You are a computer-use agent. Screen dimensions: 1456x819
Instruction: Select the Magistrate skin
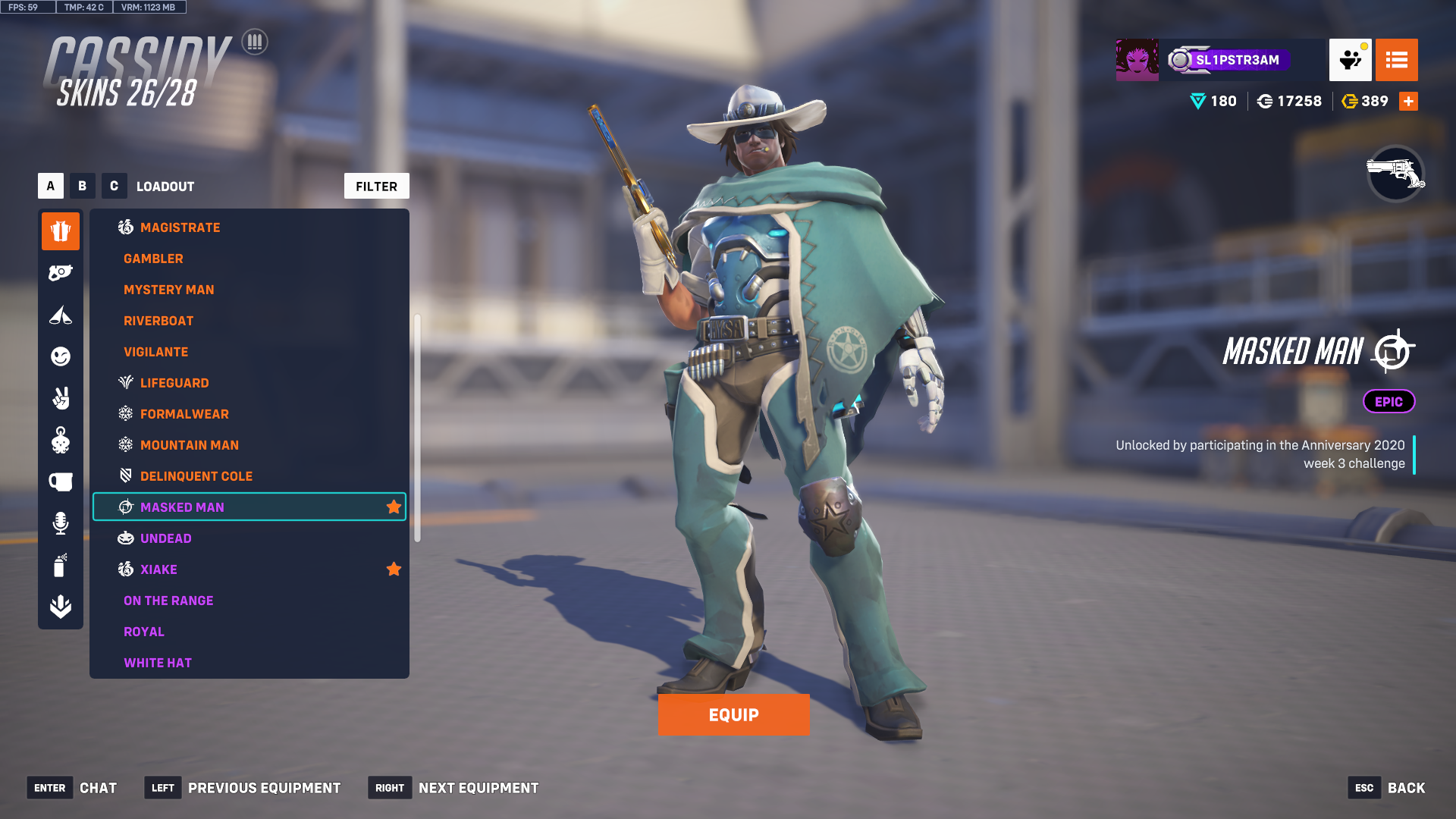click(180, 227)
